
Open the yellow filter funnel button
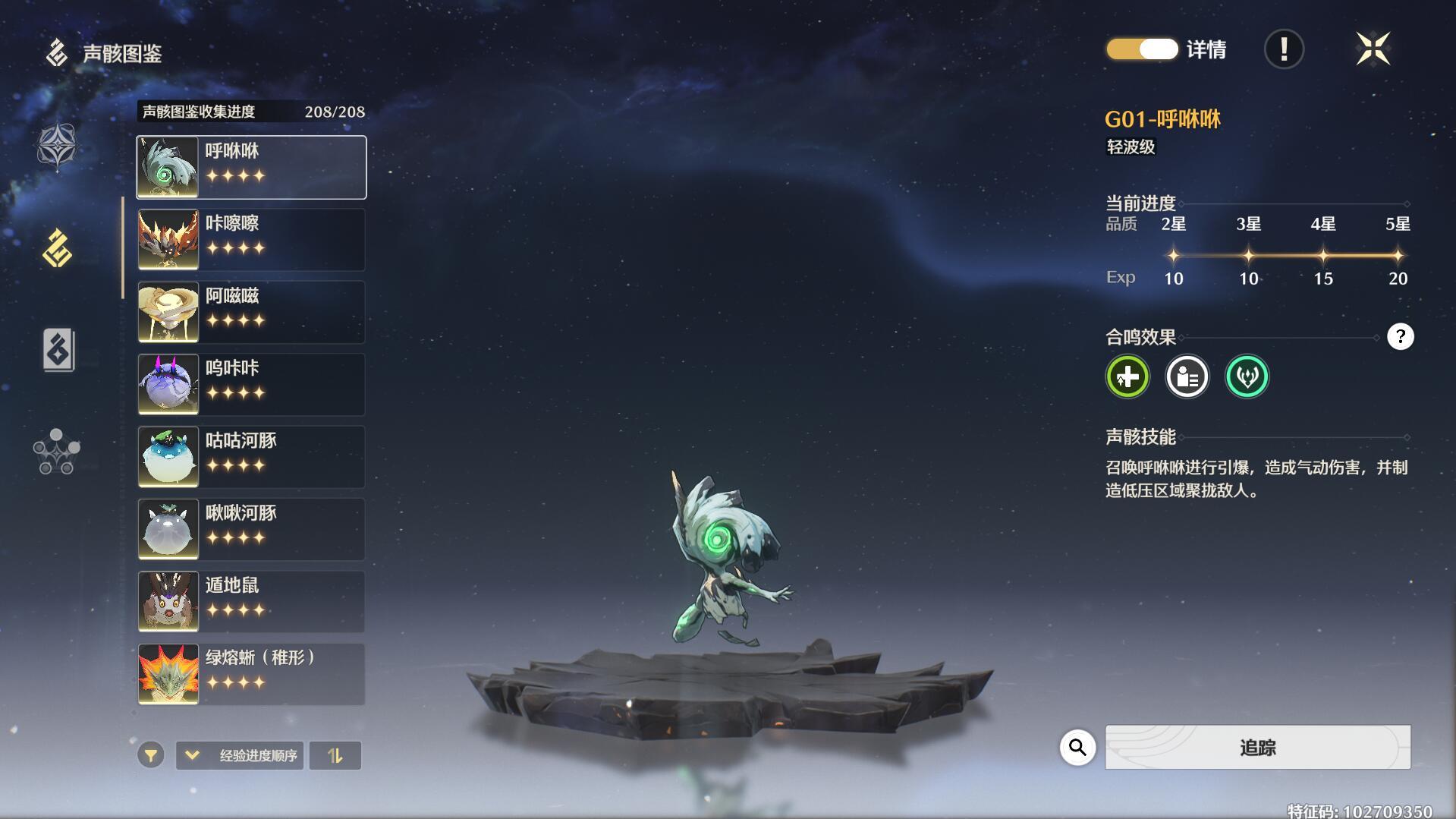151,755
